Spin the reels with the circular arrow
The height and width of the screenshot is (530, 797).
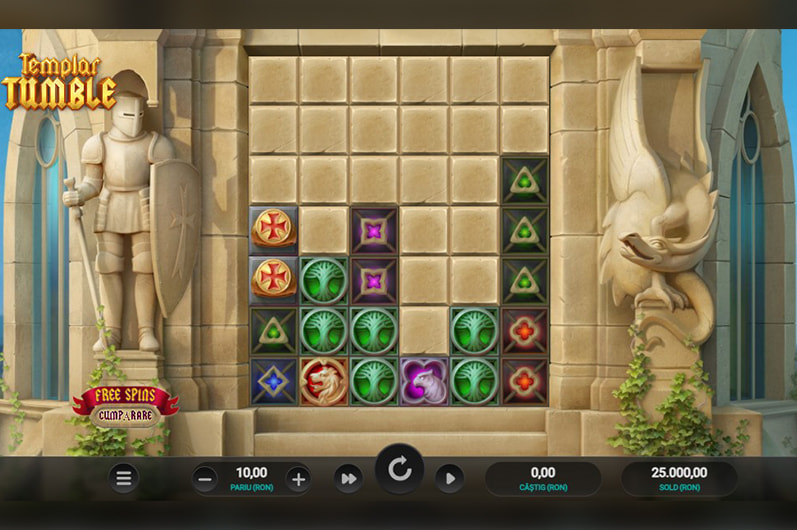point(400,470)
